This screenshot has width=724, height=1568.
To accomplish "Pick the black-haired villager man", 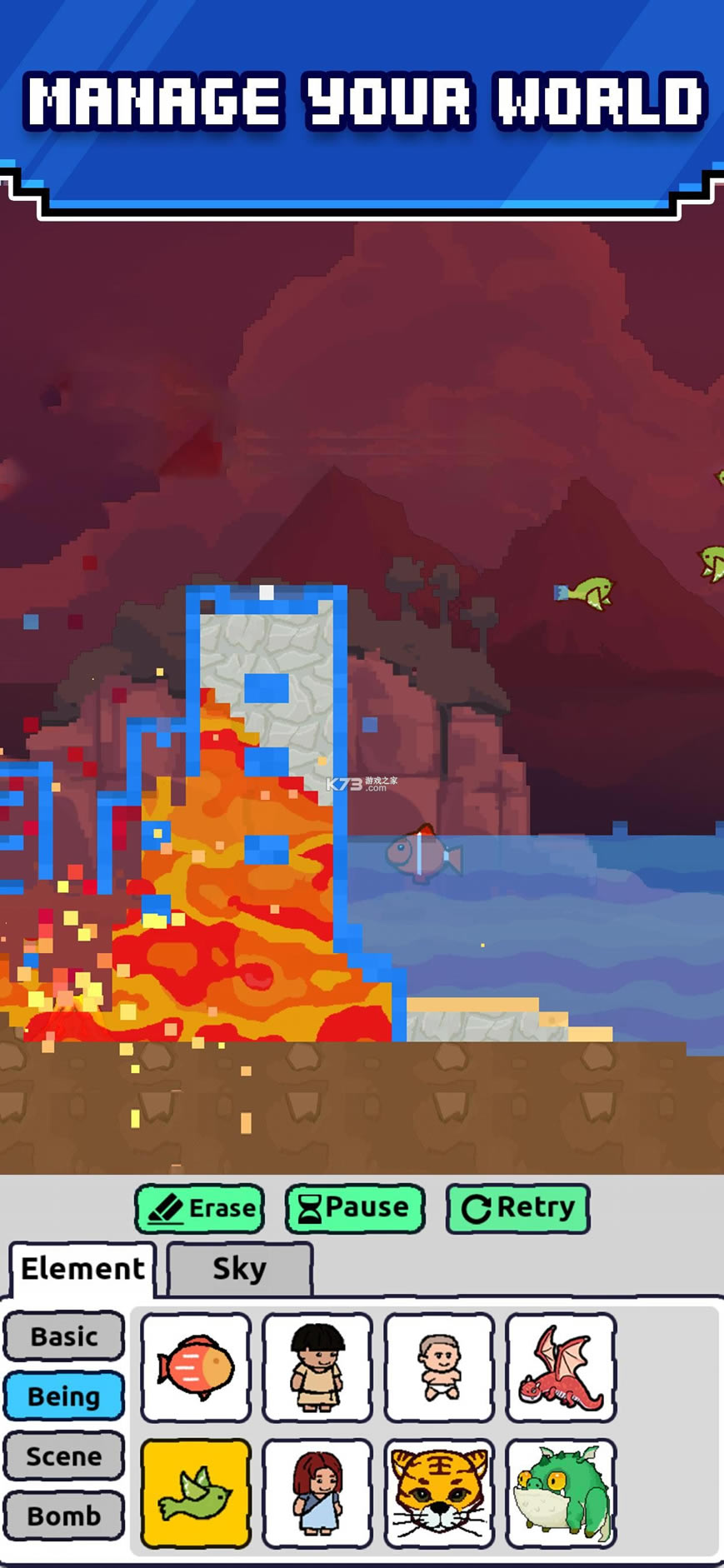I will [317, 1368].
